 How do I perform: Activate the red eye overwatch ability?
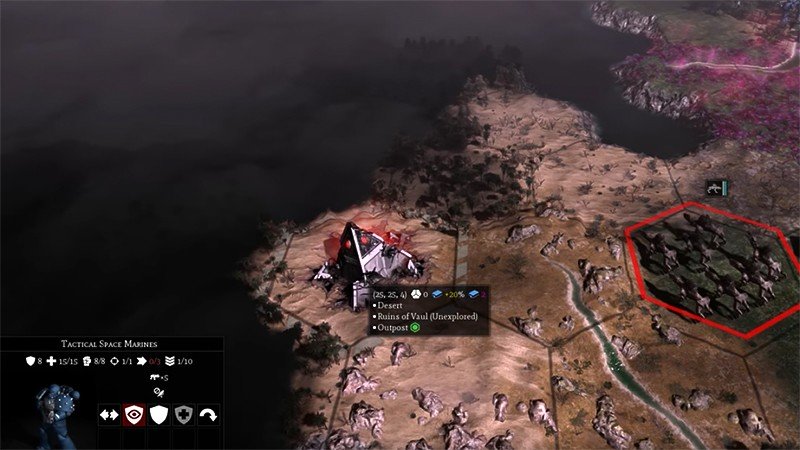134,415
